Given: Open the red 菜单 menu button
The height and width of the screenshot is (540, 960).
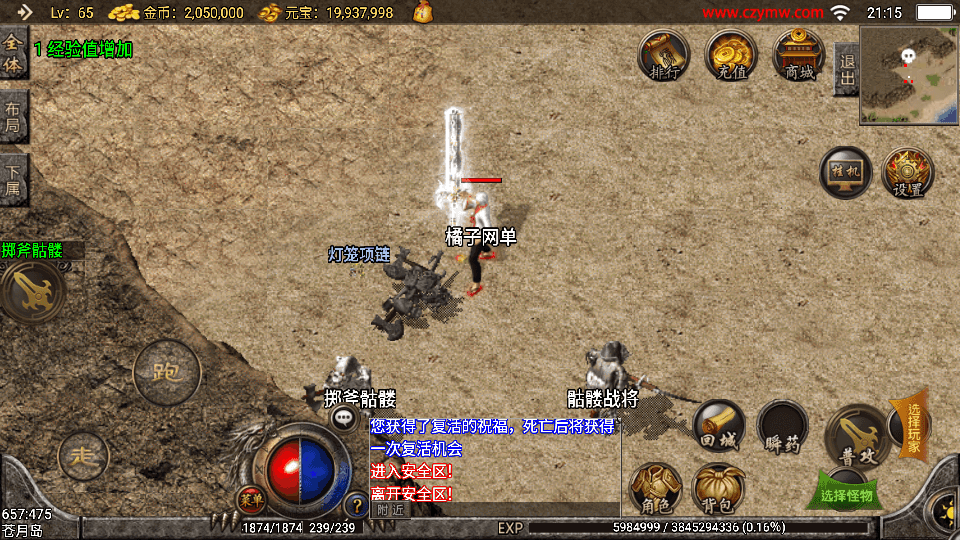Looking at the screenshot, I should [x=249, y=497].
